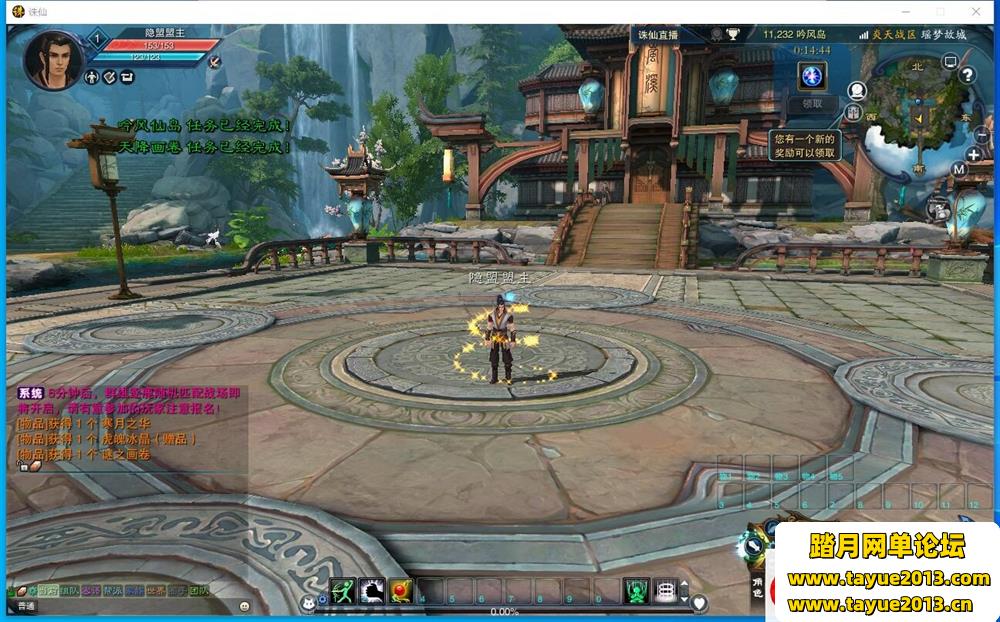Screen dimensions: 1000x622
Task: Open the world map with the M button
Action: 958,169
